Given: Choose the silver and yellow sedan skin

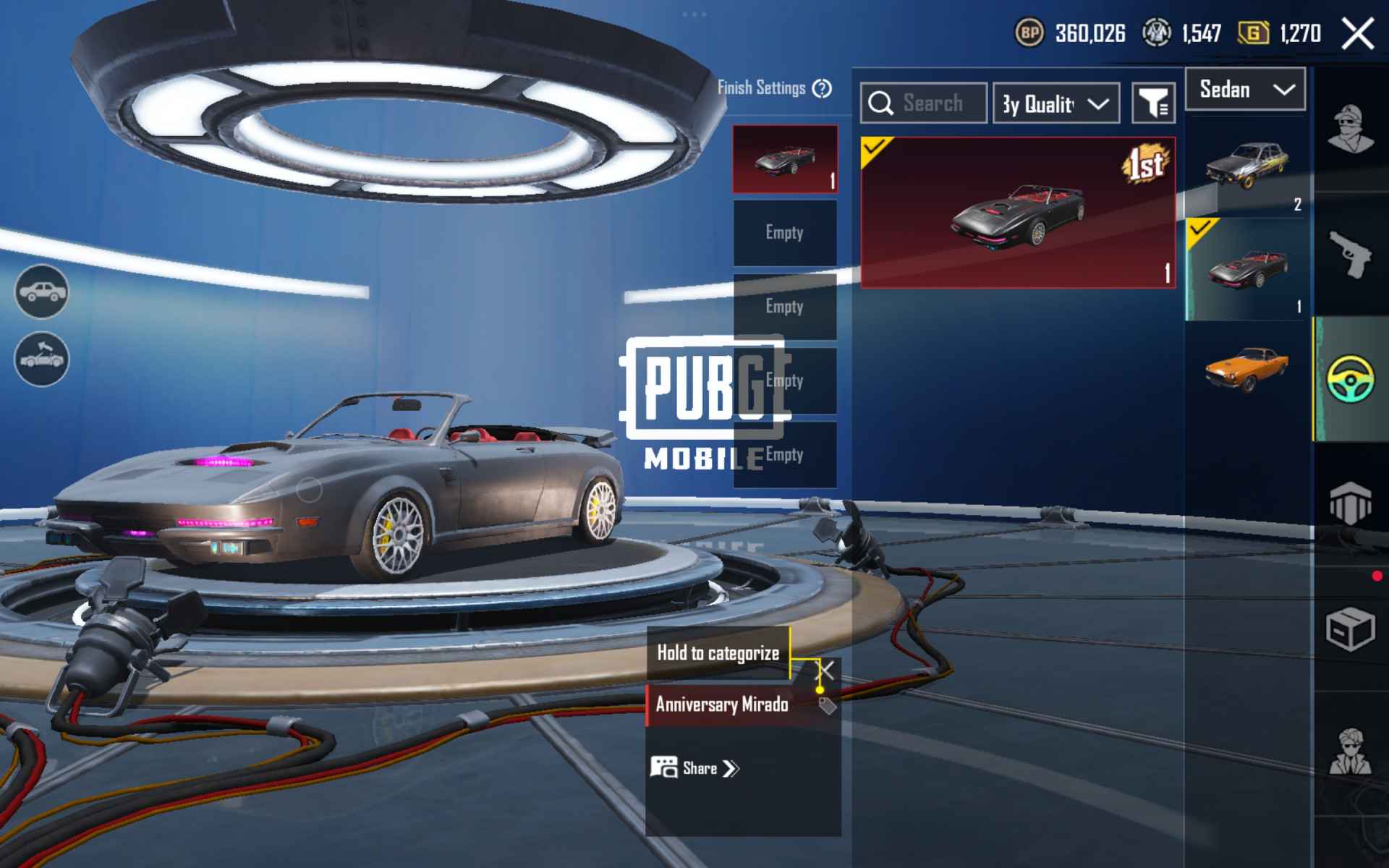Looking at the screenshot, I should [x=1247, y=166].
